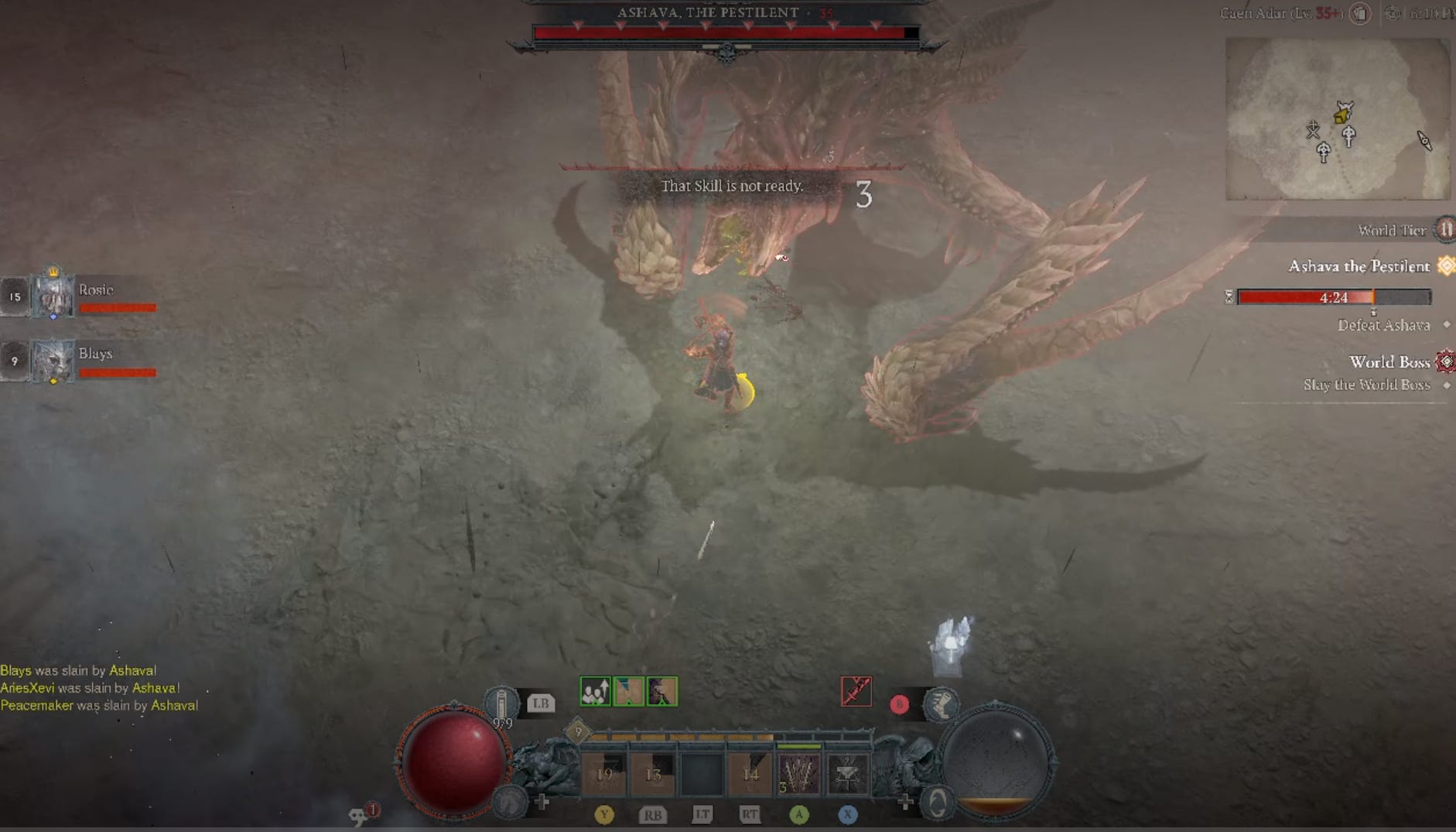The height and width of the screenshot is (832, 1456).
Task: Click Rosie's party member portrait
Action: [51, 296]
